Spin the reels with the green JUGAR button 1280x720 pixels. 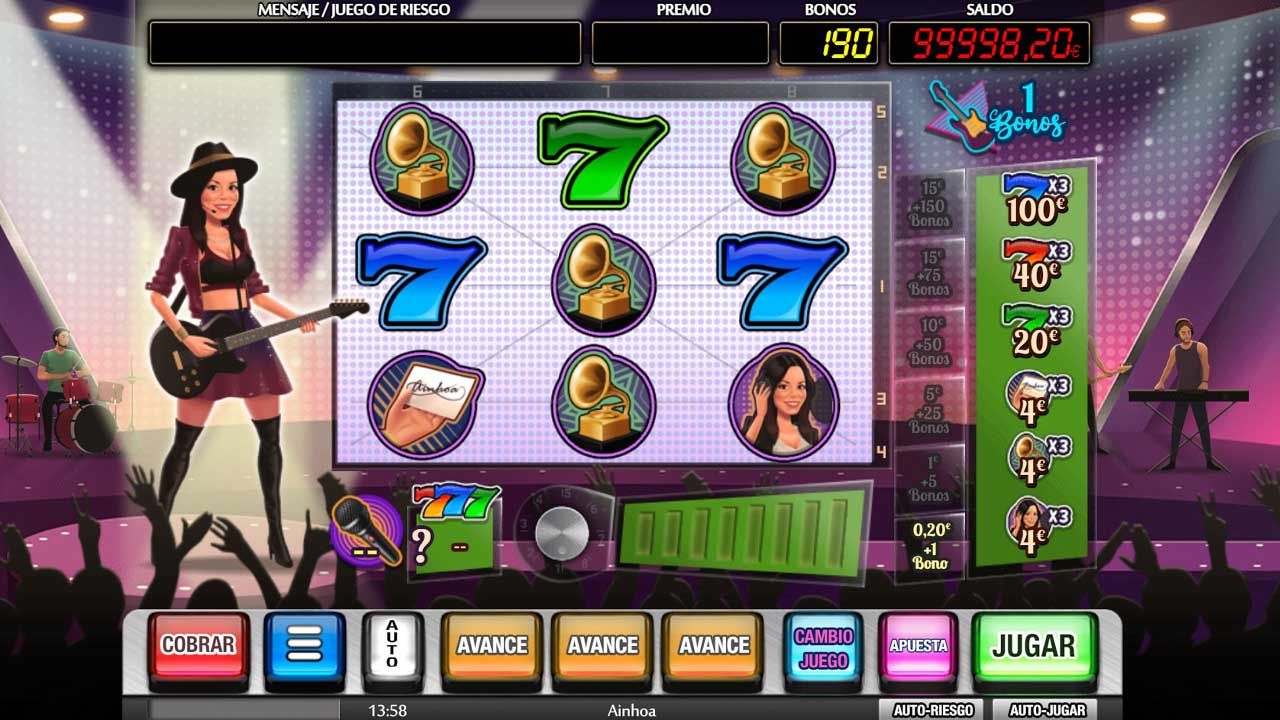(x=1033, y=646)
